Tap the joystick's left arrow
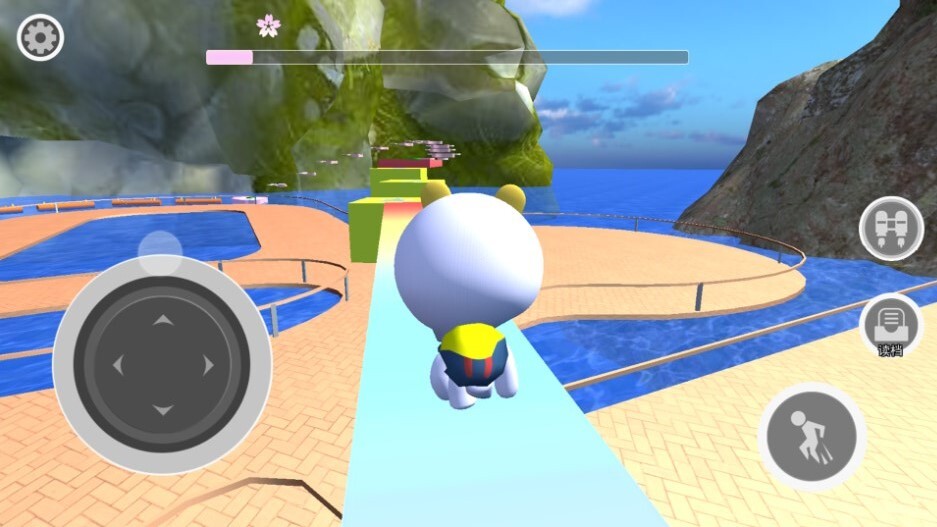Screen dimensions: 937x527 tap(117, 365)
